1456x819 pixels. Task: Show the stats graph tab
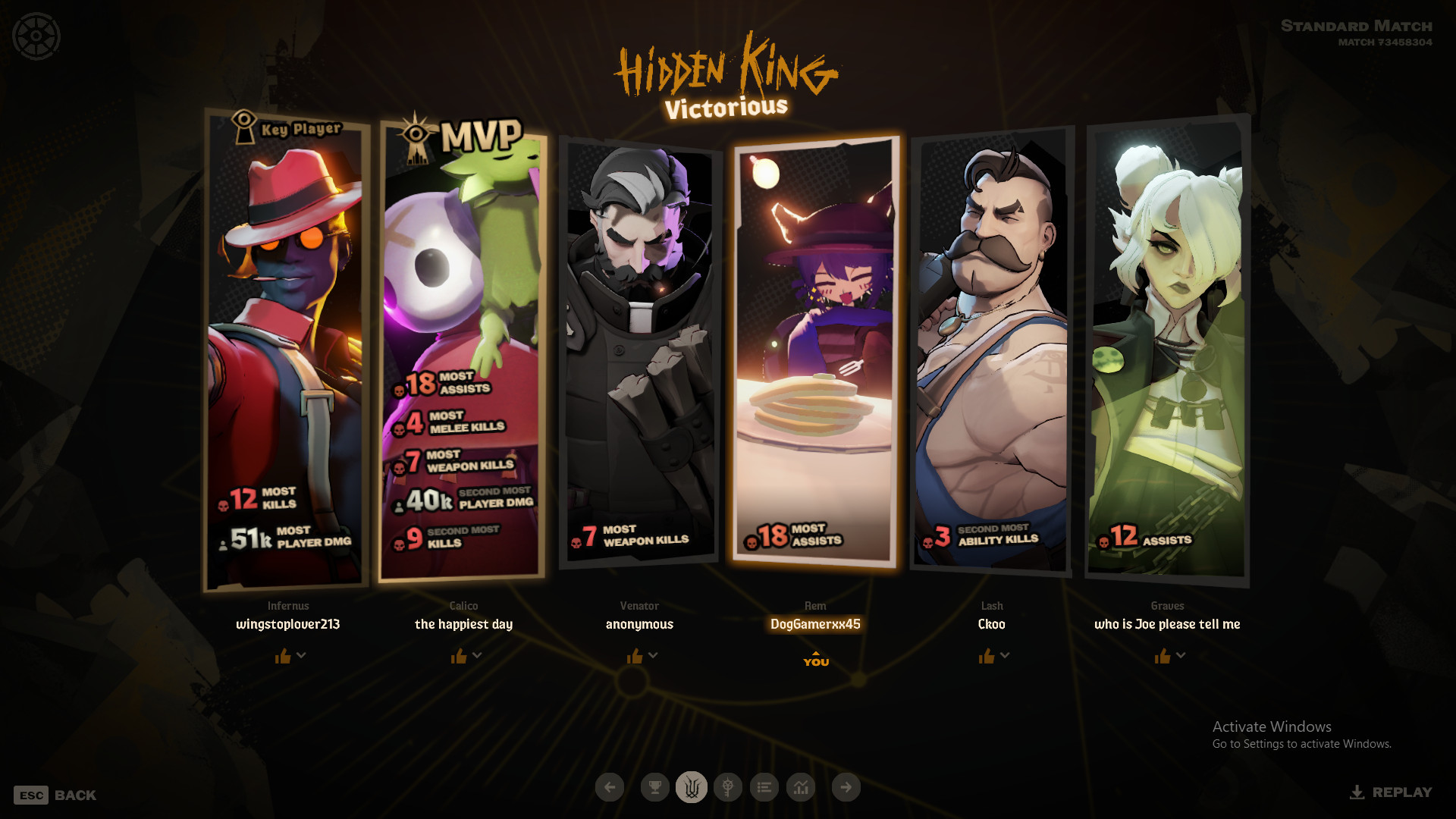click(801, 787)
